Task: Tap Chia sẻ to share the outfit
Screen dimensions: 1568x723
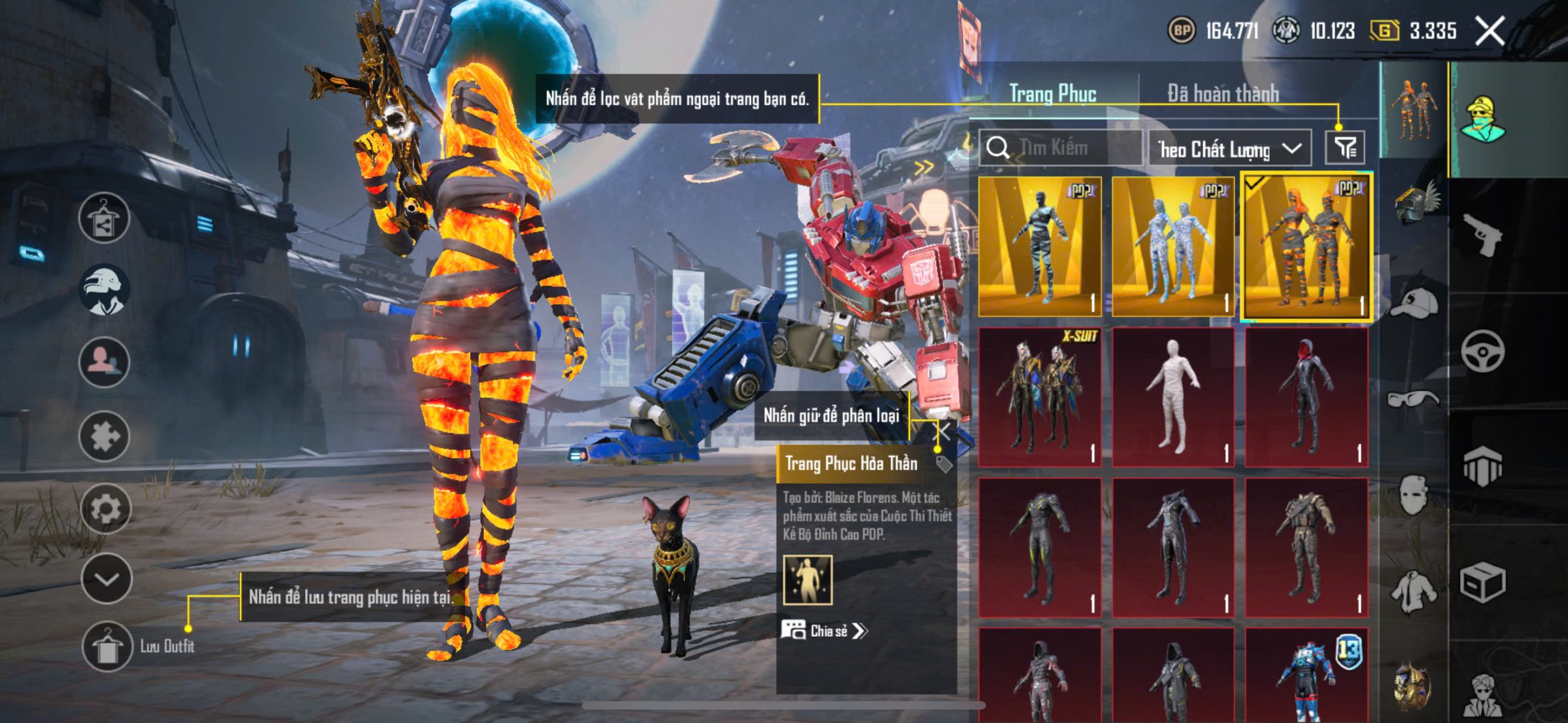Action: click(825, 631)
